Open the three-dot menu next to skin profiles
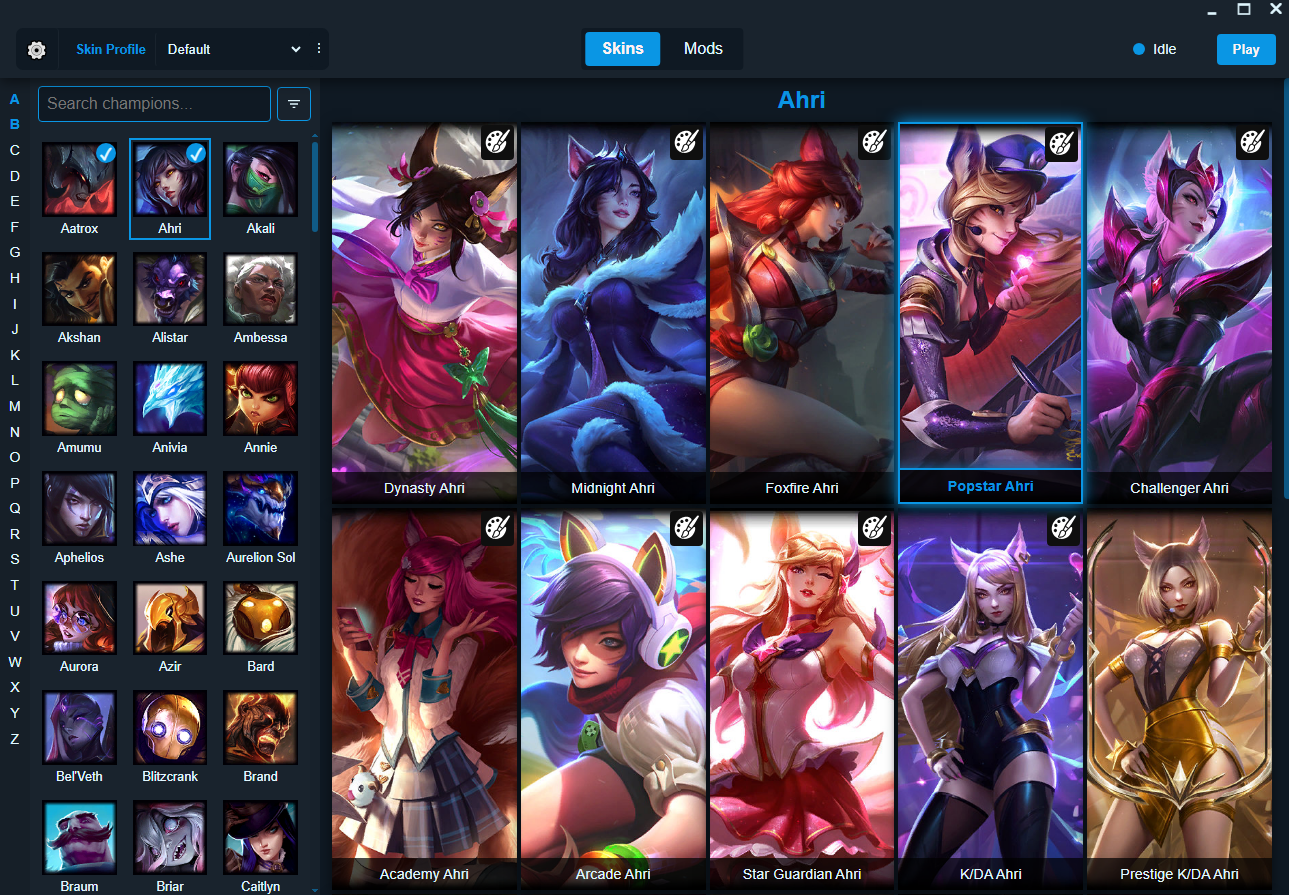1289x895 pixels. [318, 49]
